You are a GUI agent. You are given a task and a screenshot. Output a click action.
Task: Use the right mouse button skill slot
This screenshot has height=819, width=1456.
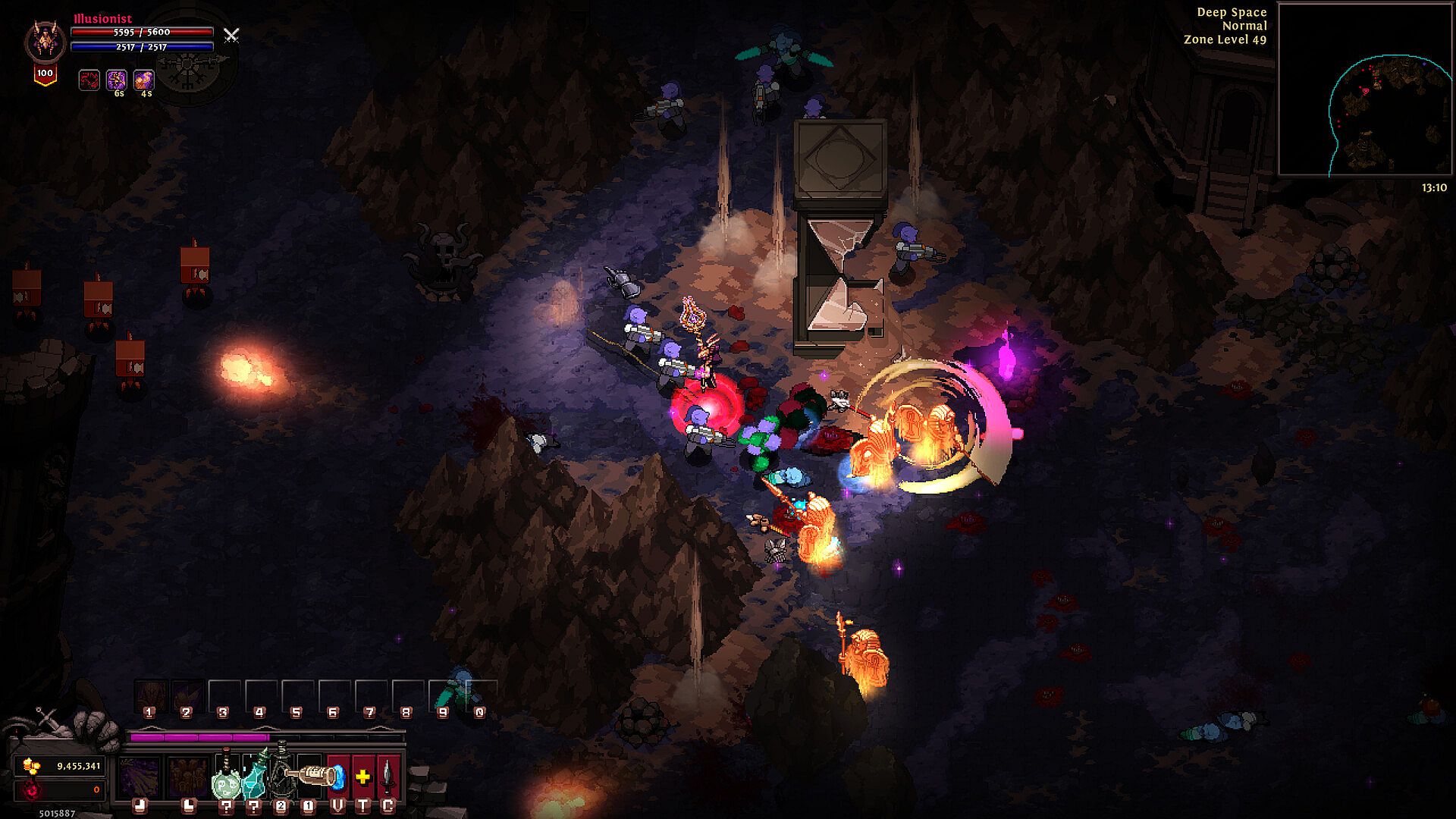click(x=188, y=777)
